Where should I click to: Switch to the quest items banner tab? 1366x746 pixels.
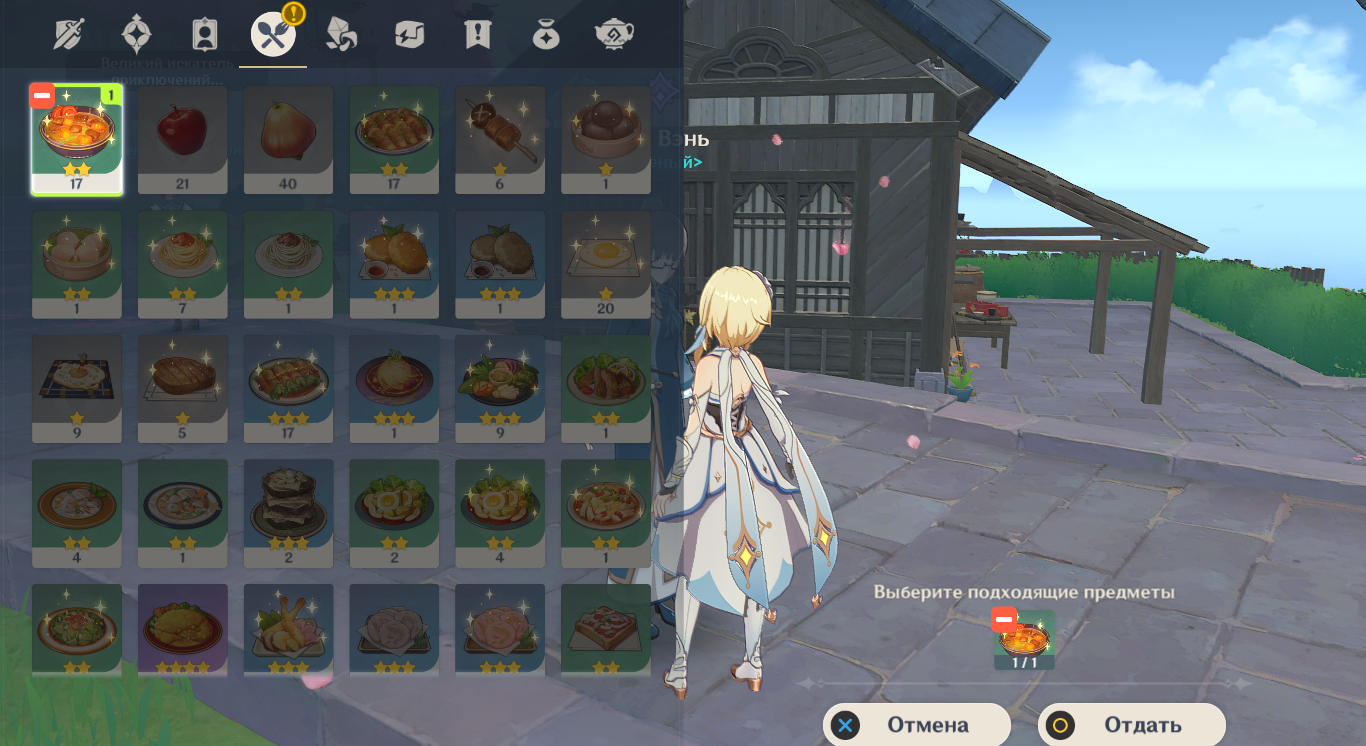(477, 35)
